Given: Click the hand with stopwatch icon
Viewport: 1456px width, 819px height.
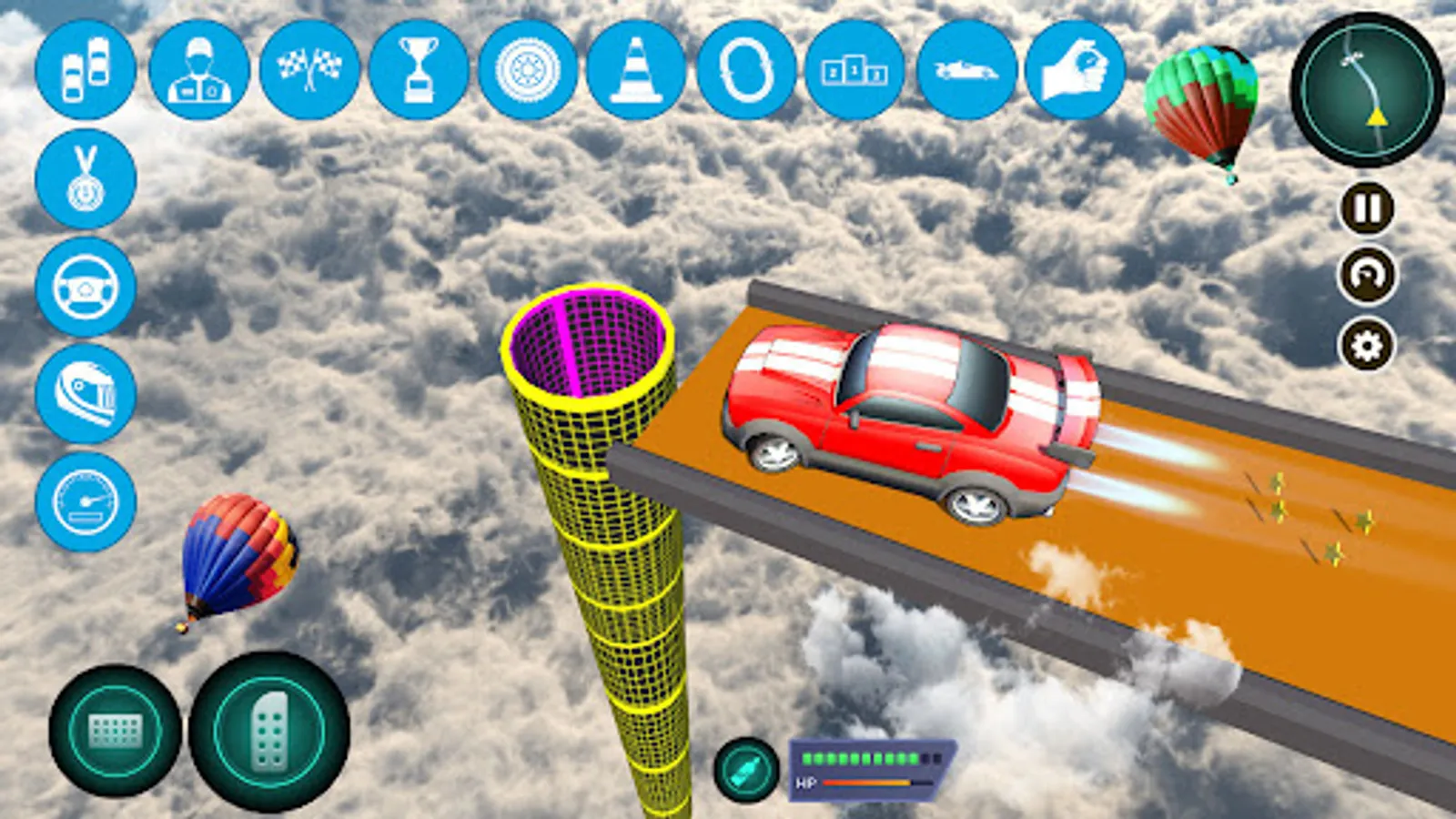Looking at the screenshot, I should (1075, 70).
